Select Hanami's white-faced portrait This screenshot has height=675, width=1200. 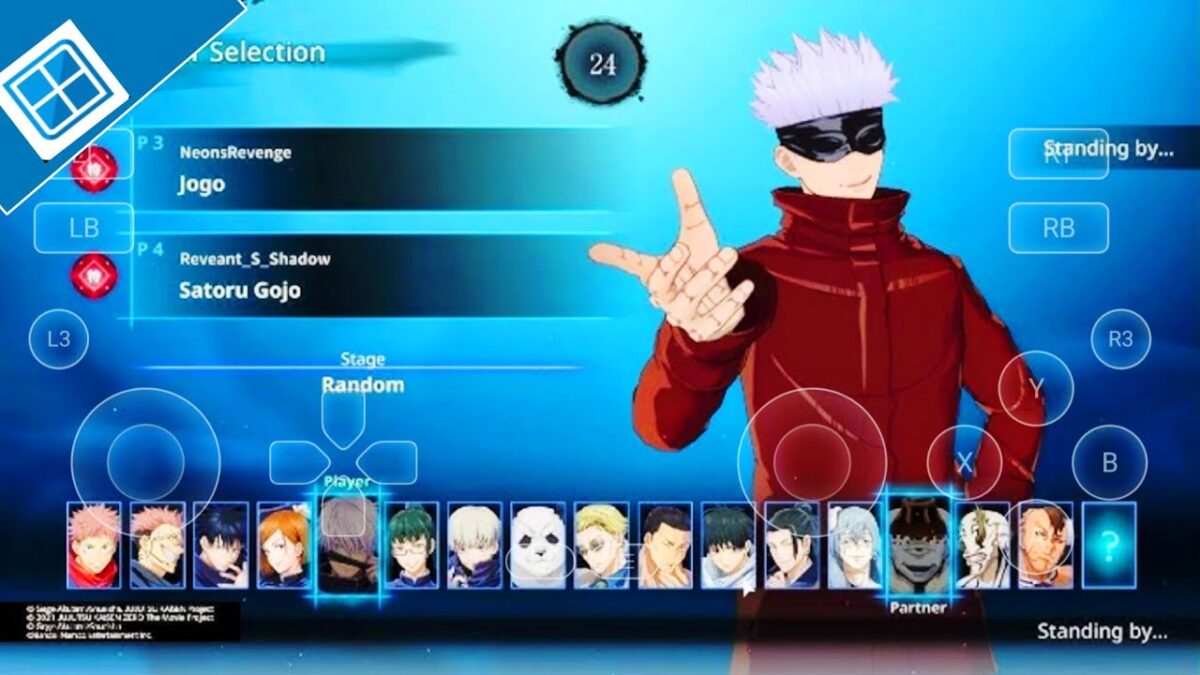[982, 545]
